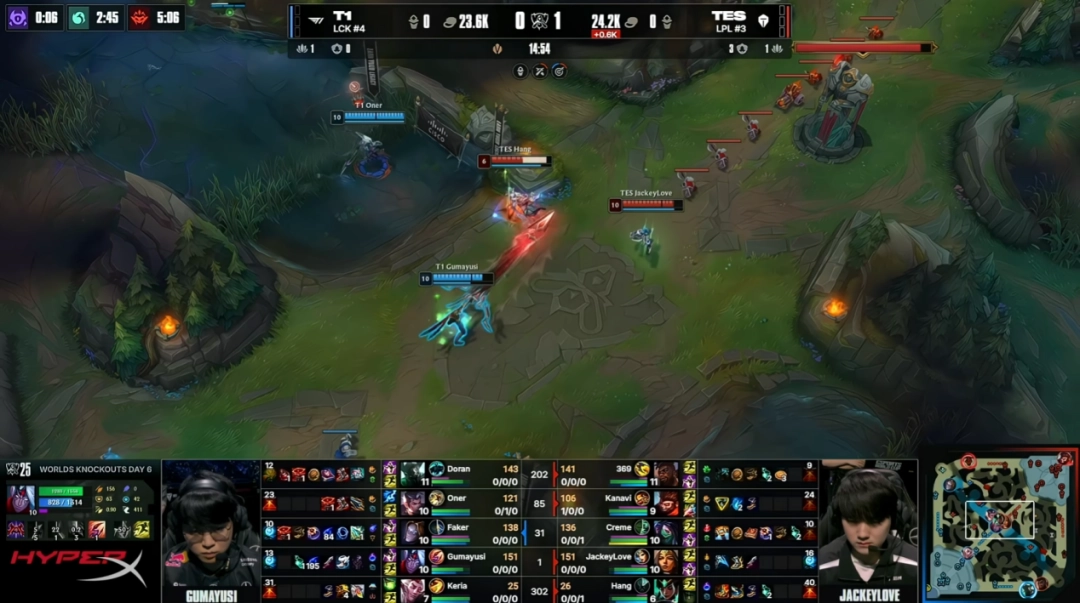1080x603 pixels.
Task: Open the minimap
Action: 1001,525
